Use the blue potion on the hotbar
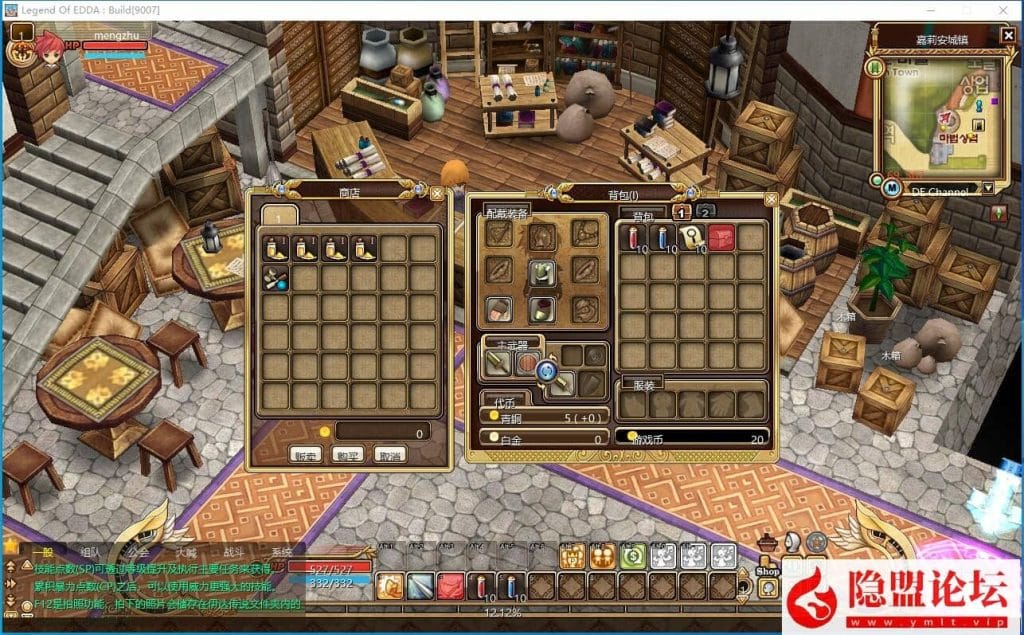1024x635 pixels. point(512,587)
